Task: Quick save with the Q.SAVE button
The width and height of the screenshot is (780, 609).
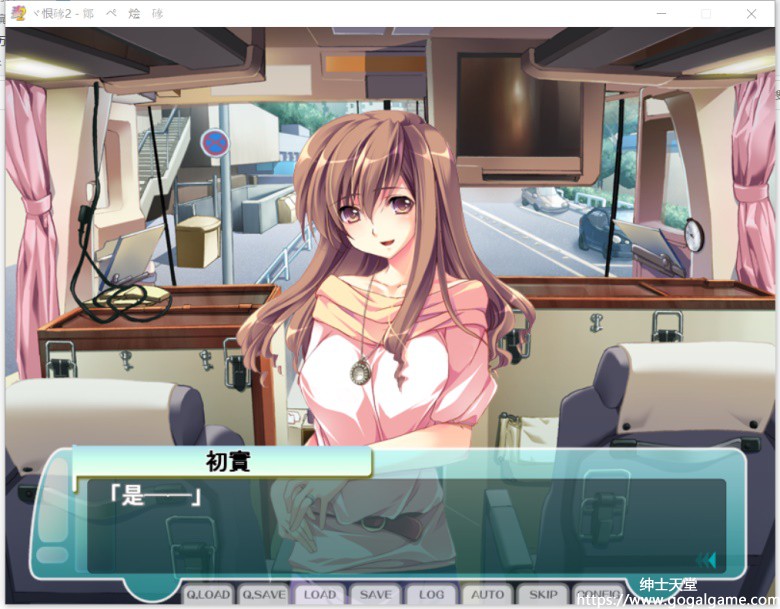Action: pyautogui.click(x=264, y=594)
